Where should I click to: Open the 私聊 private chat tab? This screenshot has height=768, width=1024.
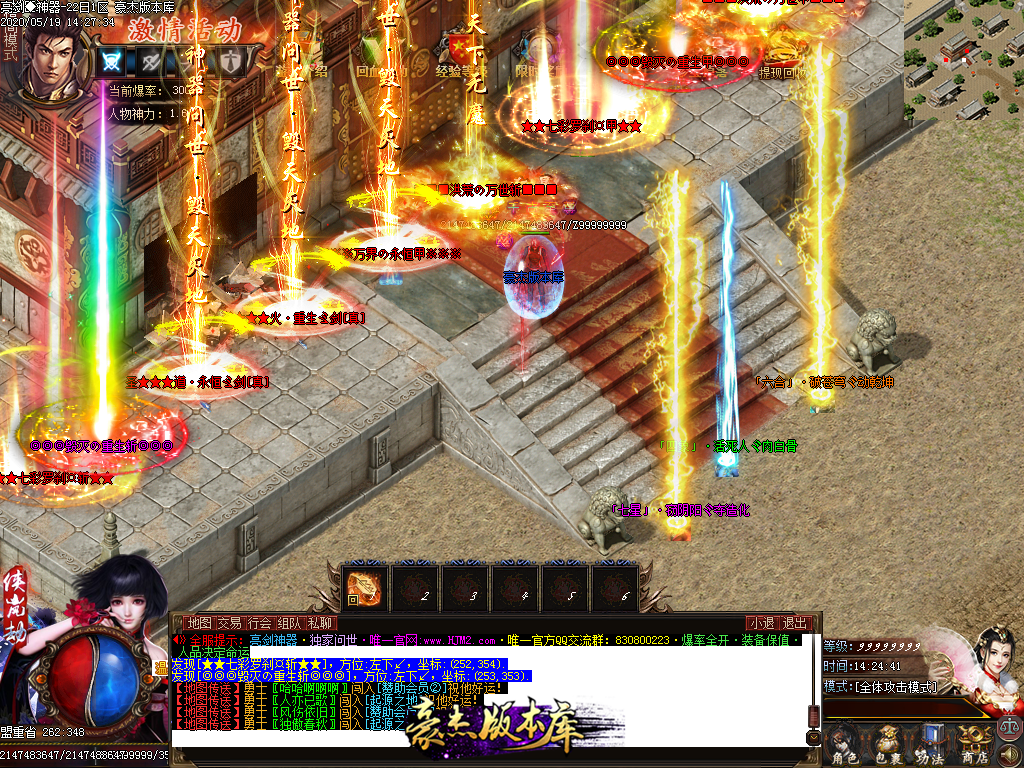pos(319,623)
